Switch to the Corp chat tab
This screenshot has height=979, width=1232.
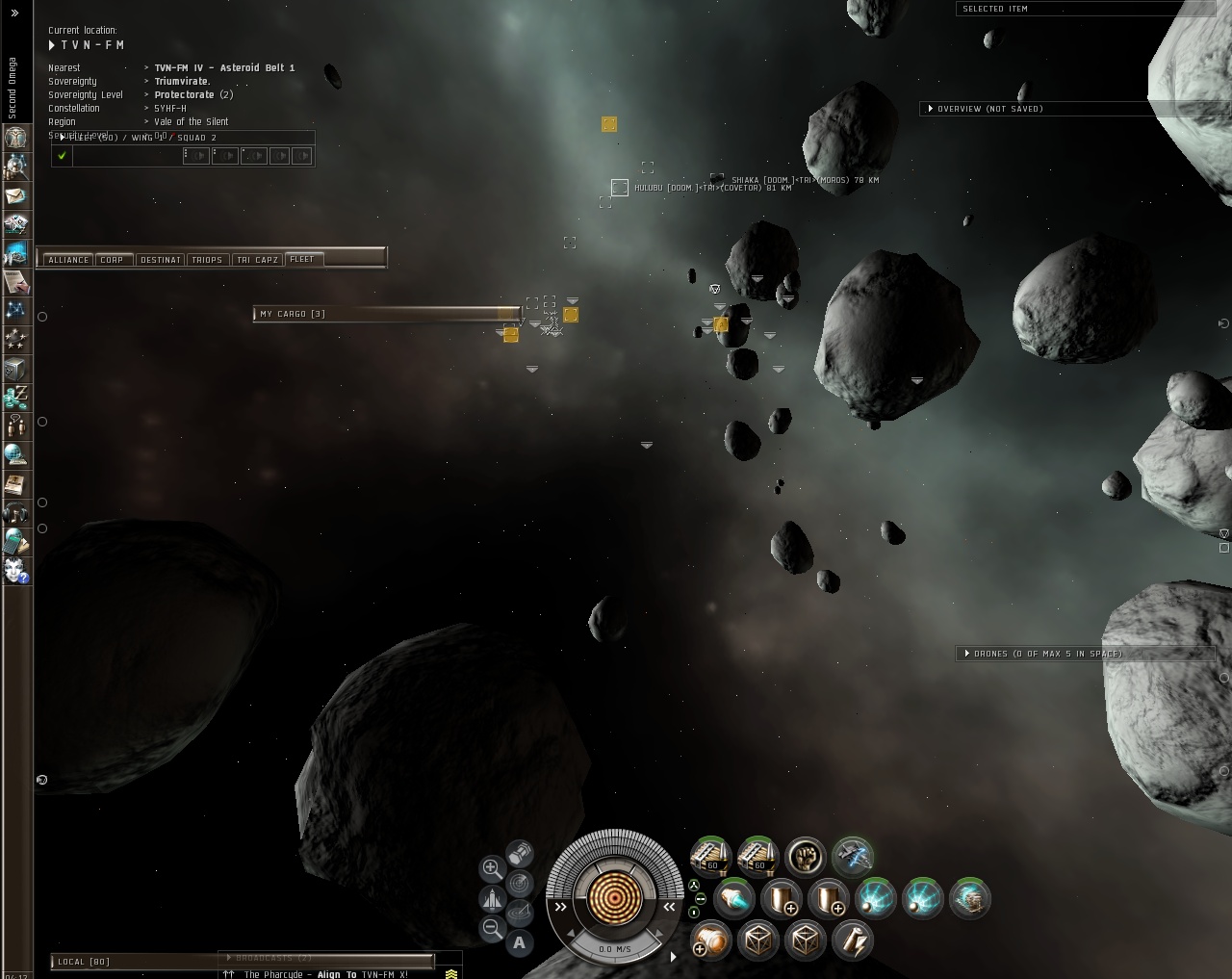click(x=112, y=260)
